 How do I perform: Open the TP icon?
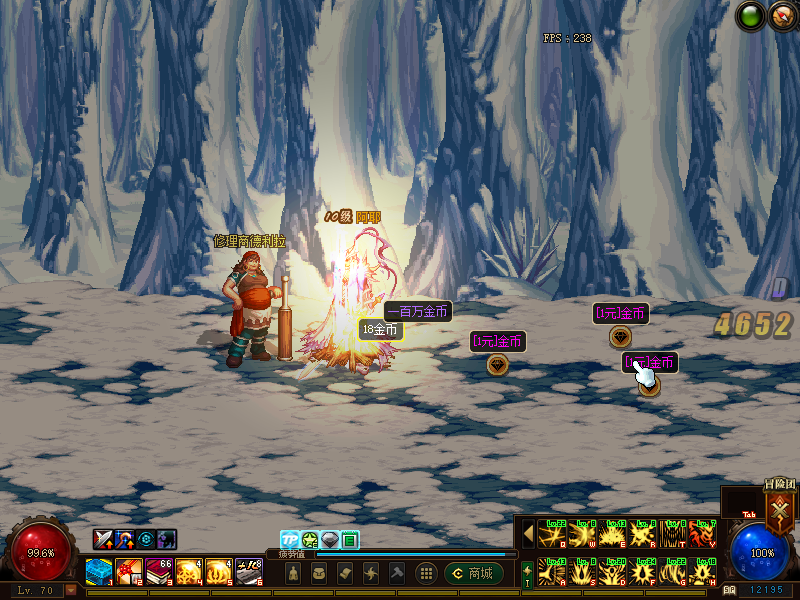pyautogui.click(x=290, y=540)
